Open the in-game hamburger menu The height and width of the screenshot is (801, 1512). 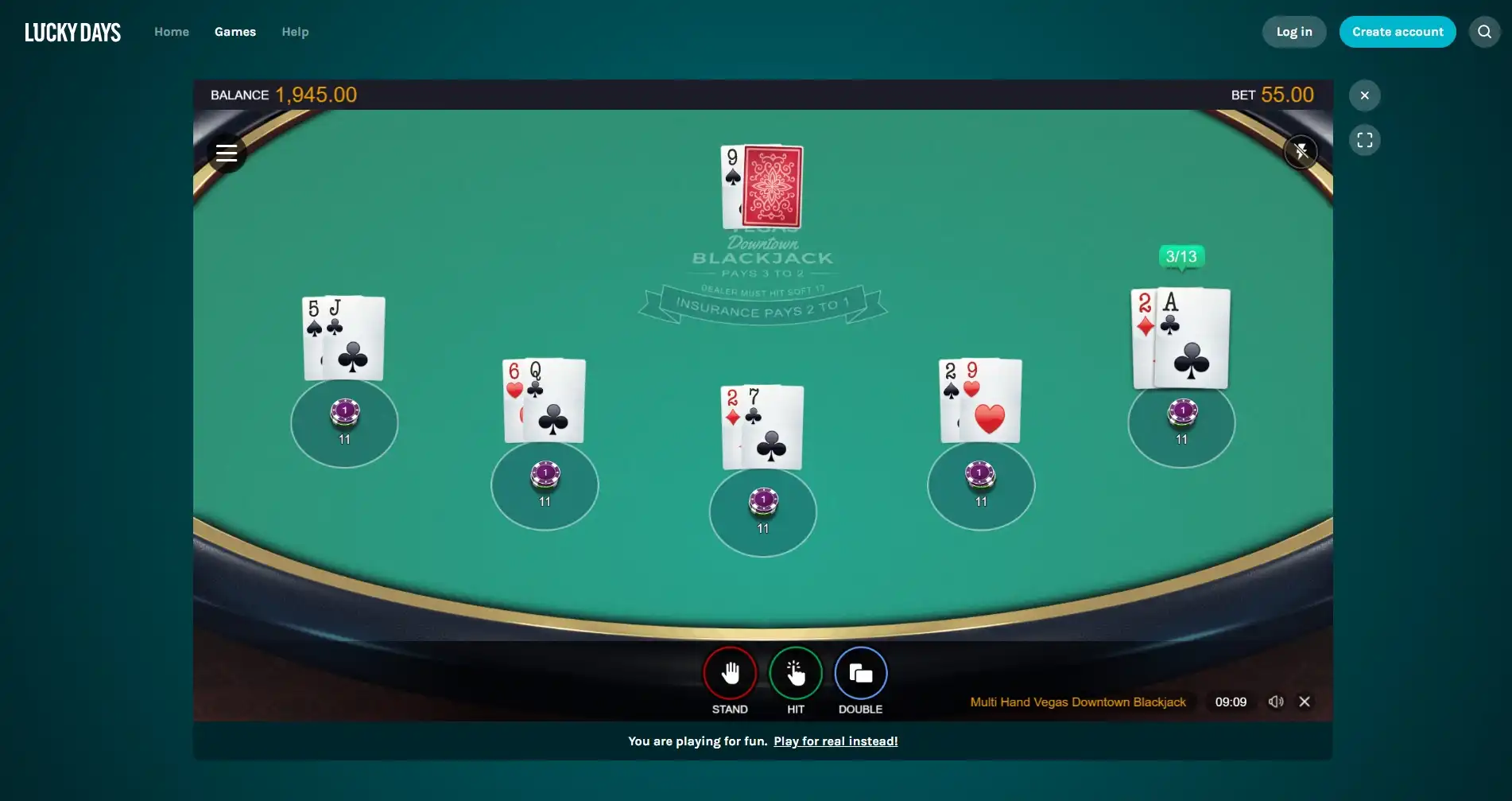227,154
